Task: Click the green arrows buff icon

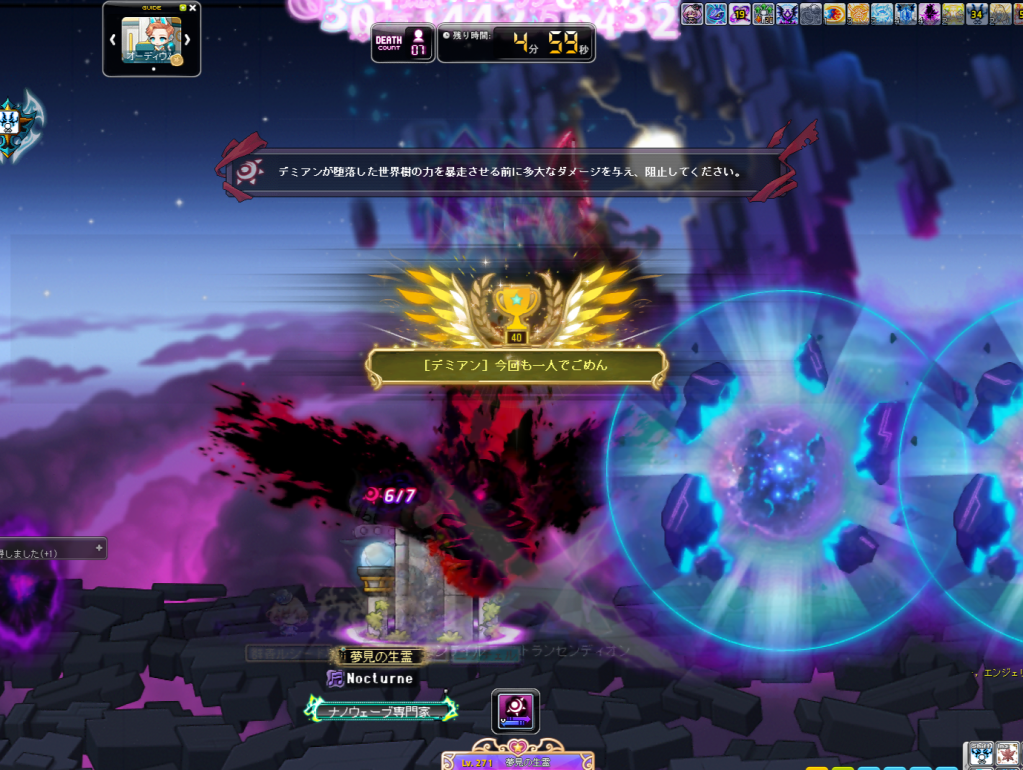Action: pos(763,14)
